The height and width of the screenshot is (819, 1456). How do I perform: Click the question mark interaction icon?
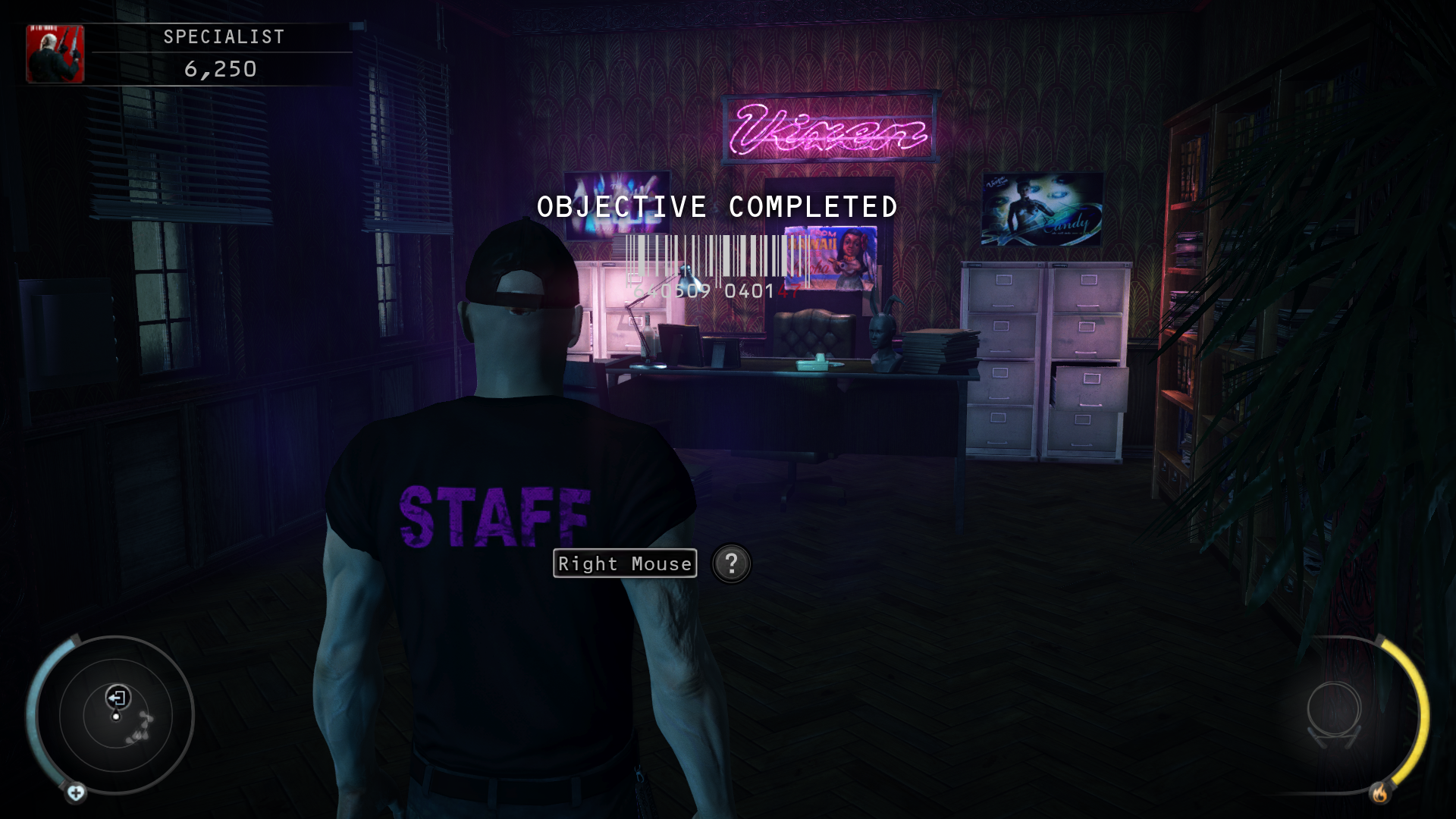point(731,563)
